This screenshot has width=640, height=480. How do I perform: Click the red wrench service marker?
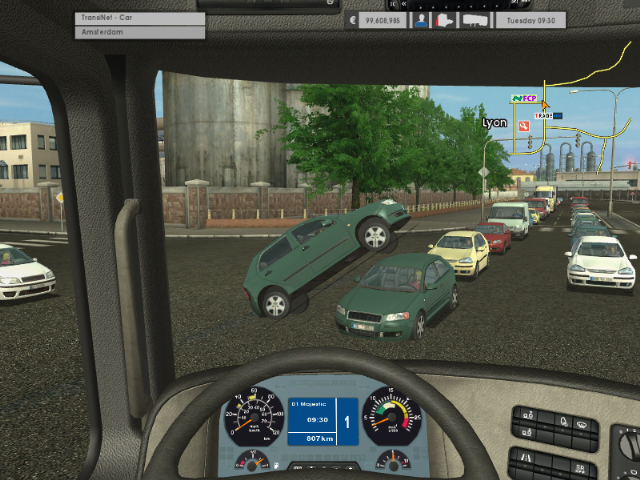point(524,127)
